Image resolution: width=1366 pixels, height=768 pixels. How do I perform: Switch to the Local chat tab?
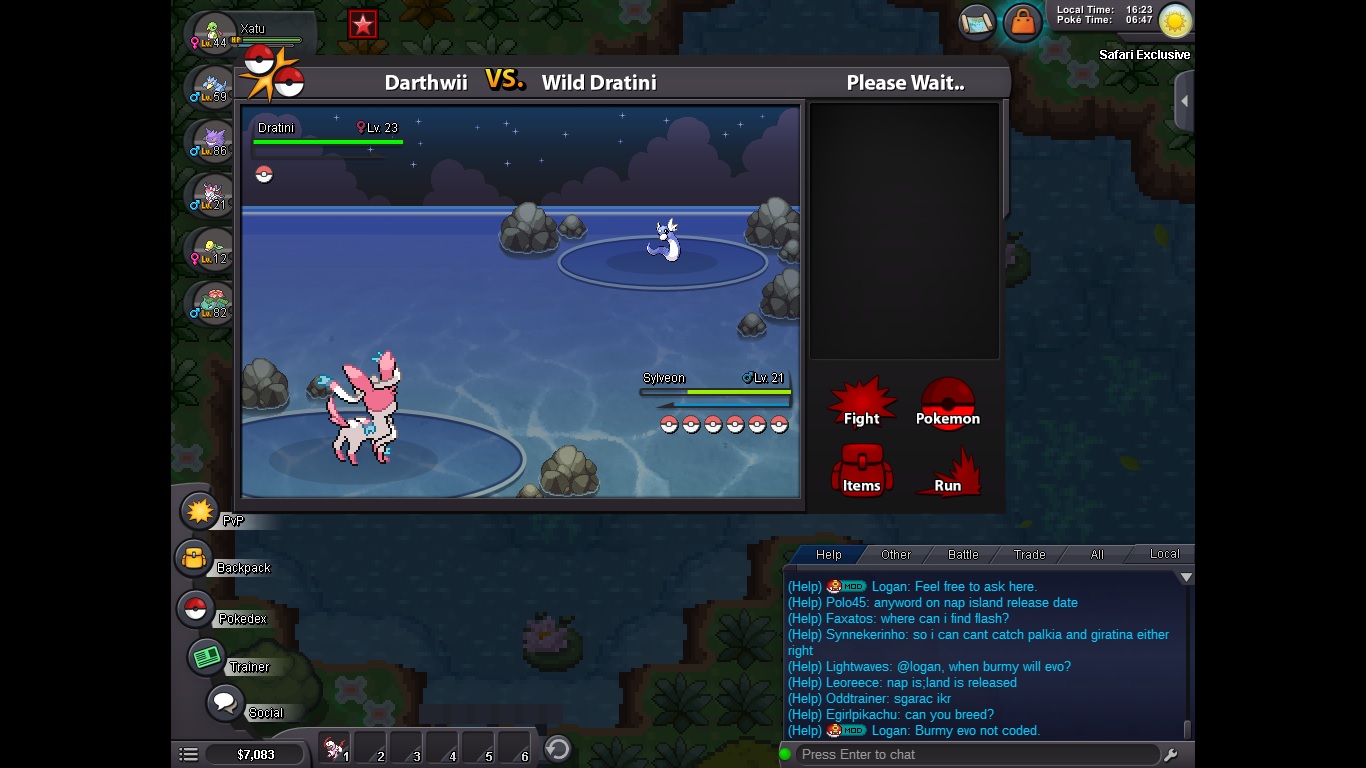1164,554
